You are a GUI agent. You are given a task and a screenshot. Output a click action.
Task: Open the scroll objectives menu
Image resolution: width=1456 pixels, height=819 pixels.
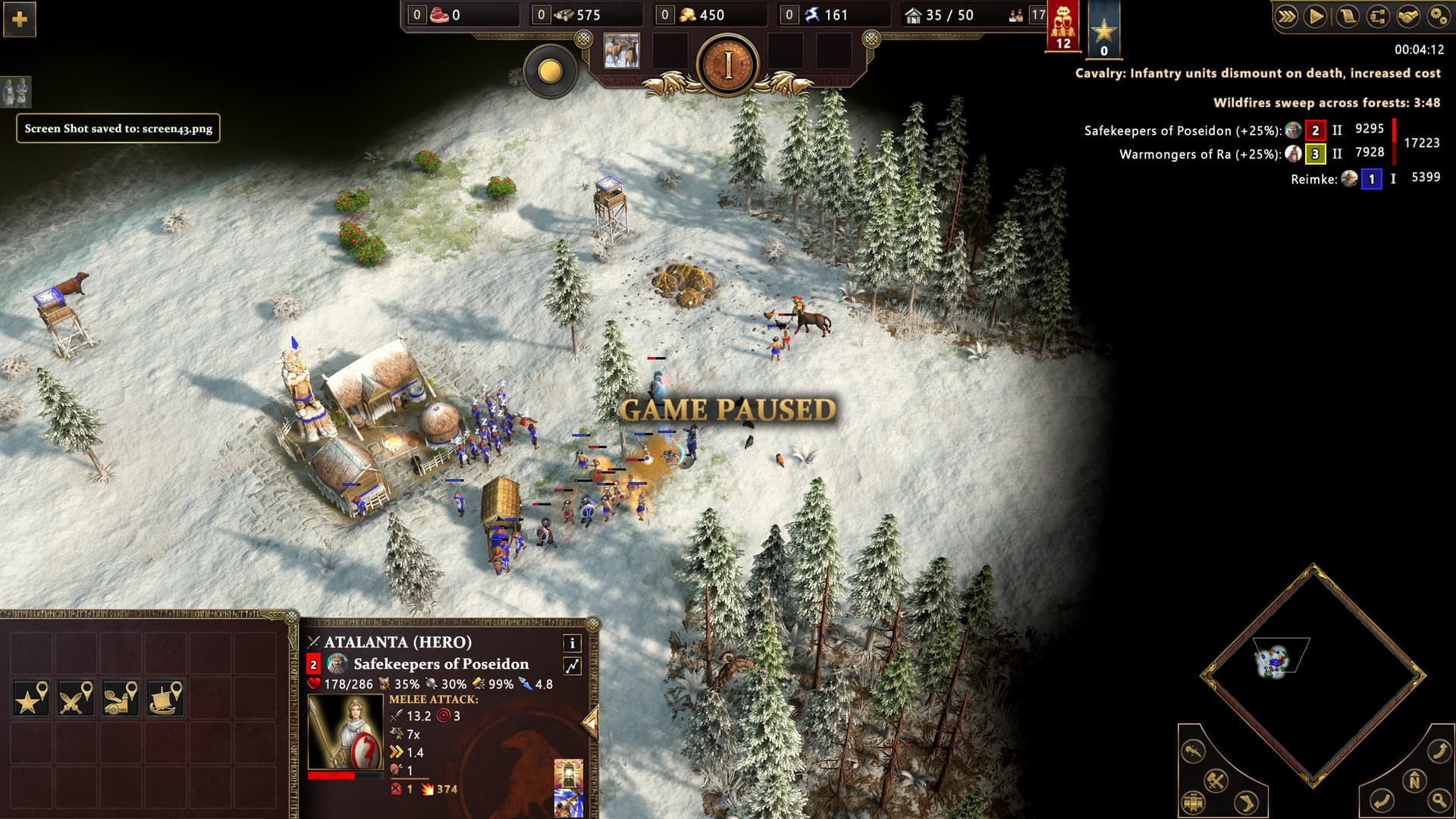tap(1348, 16)
